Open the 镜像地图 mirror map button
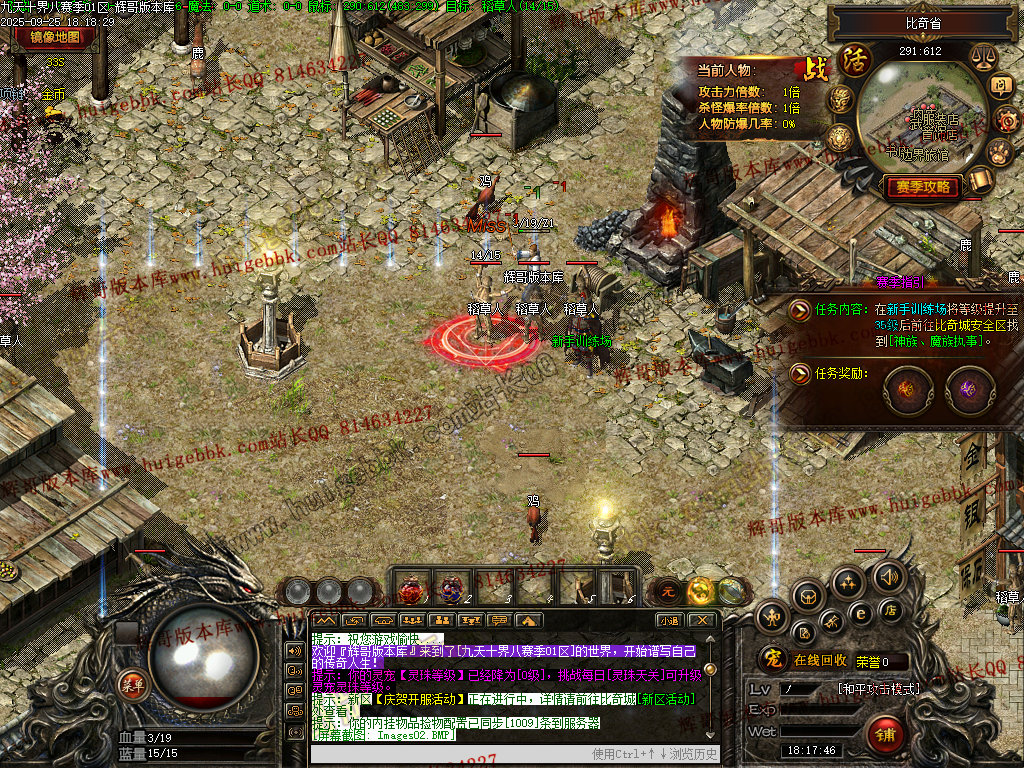1024x768 pixels. (55, 38)
